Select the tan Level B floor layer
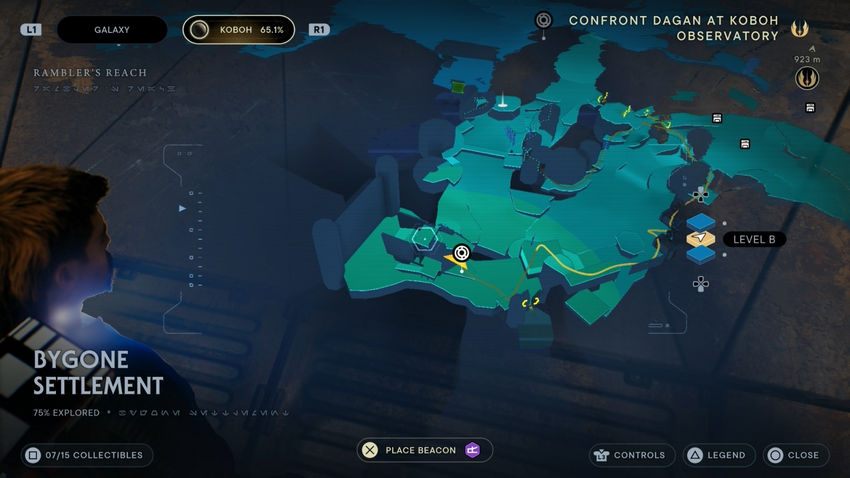The width and height of the screenshot is (850, 478). coord(701,239)
